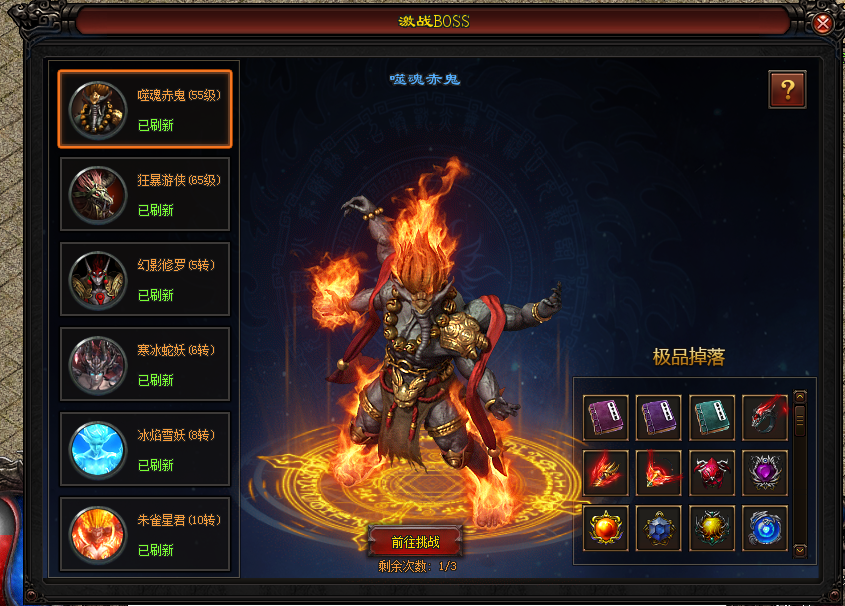The image size is (845, 606).
Task: Select the 冰焰雪妖 (8转) boss entry
Action: pyautogui.click(x=145, y=449)
